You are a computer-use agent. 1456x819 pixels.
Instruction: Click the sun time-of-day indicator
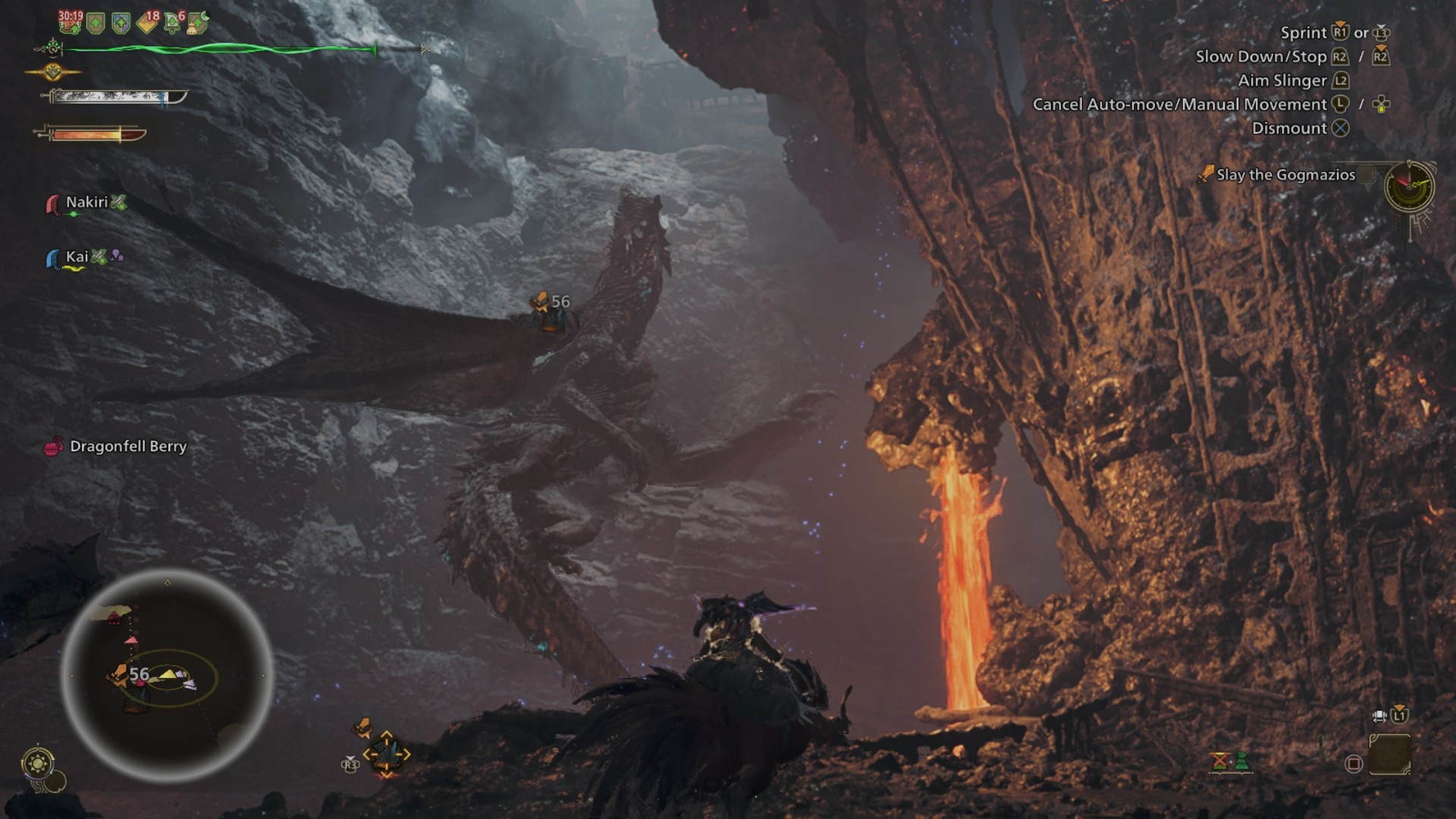pyautogui.click(x=38, y=762)
